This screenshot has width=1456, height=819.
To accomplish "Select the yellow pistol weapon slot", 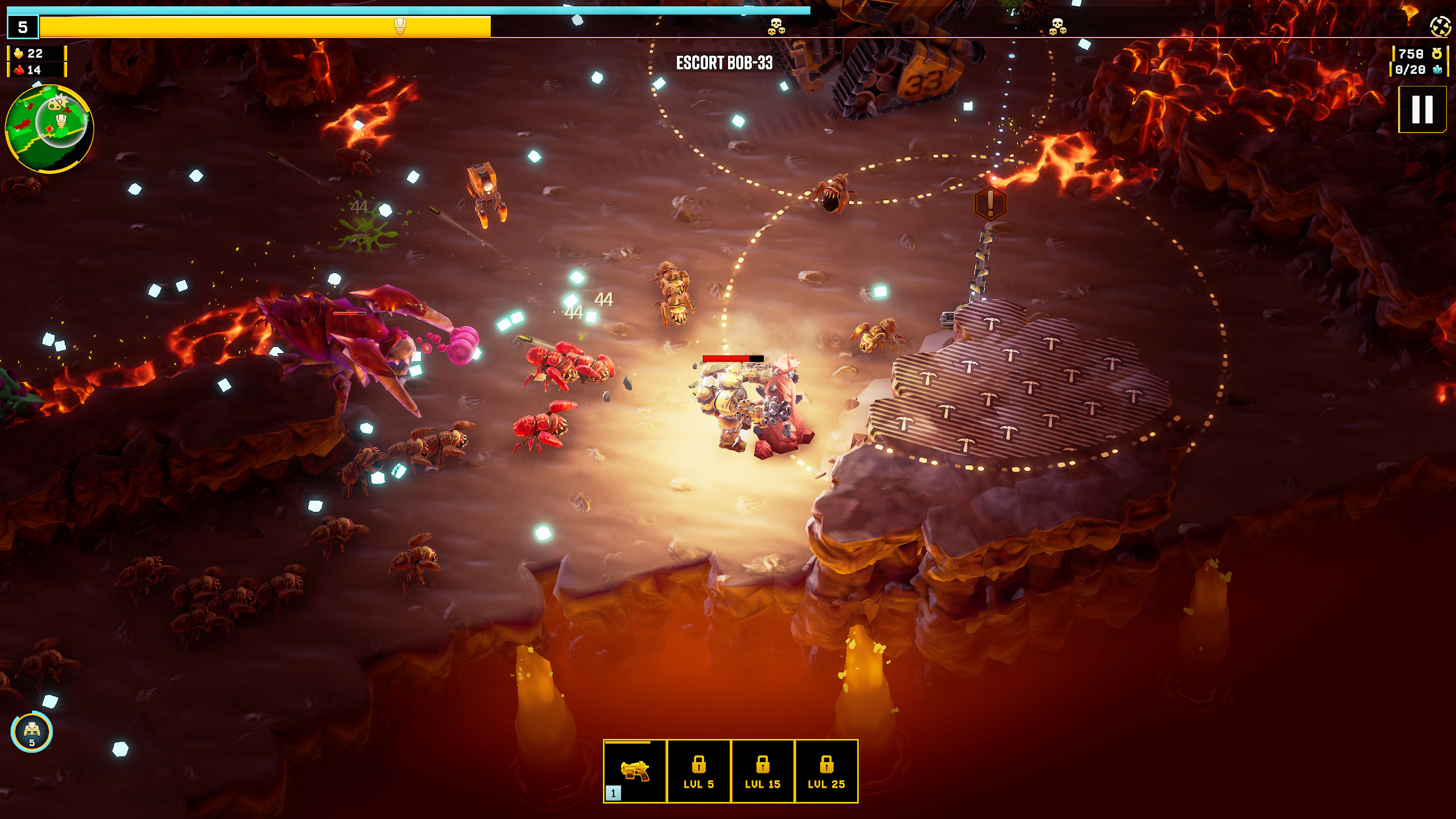I will (635, 771).
